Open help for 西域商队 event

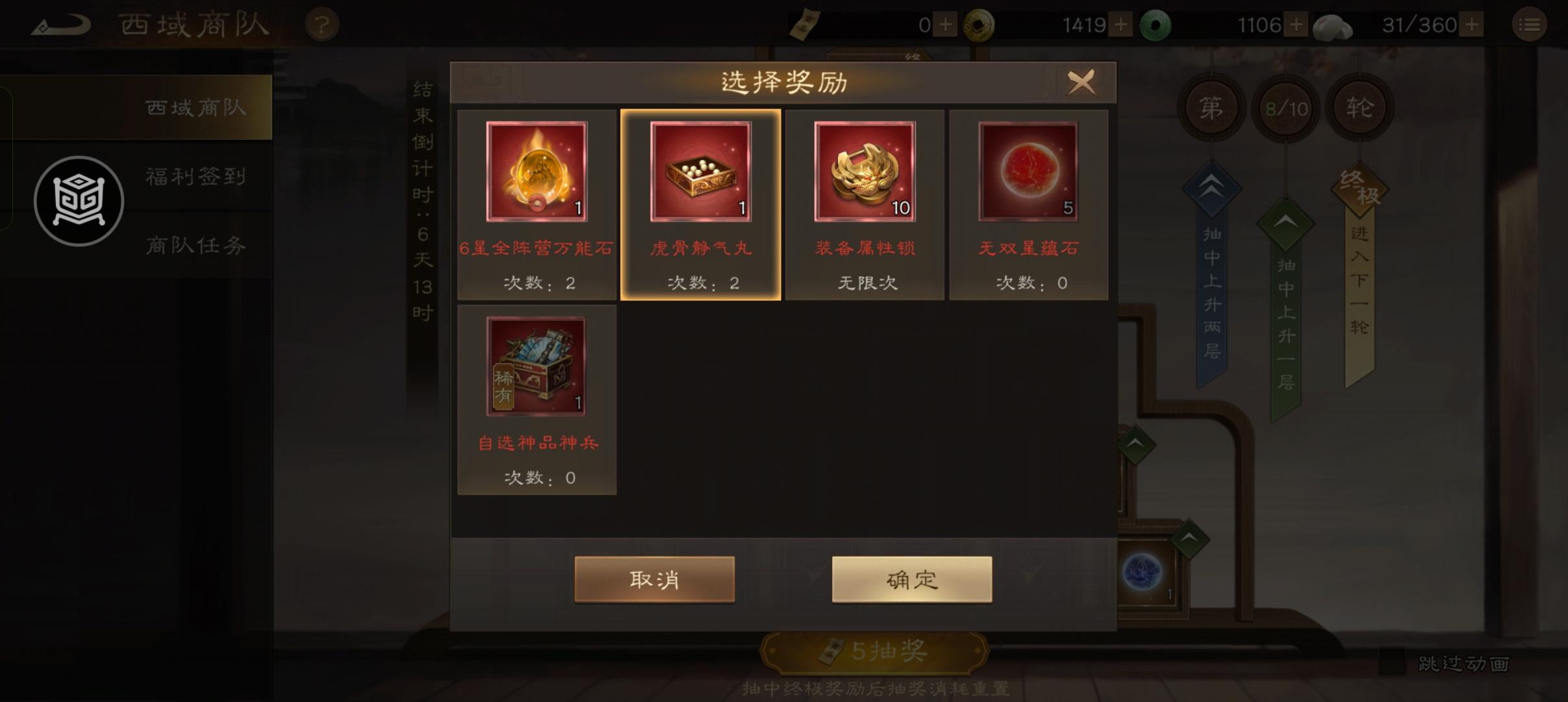(323, 24)
